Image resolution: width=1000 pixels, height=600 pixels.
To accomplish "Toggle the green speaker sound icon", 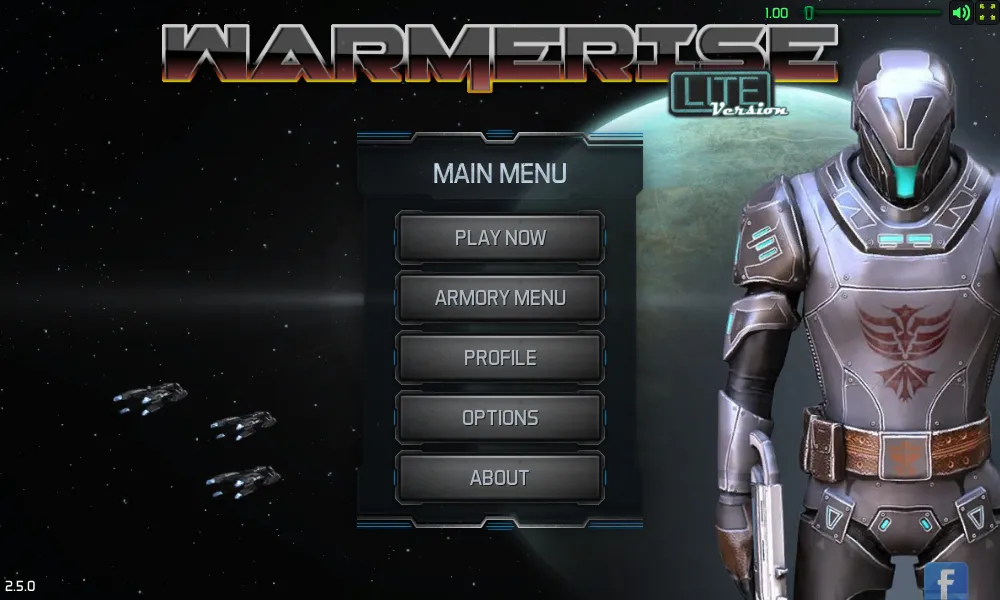I will pos(960,13).
